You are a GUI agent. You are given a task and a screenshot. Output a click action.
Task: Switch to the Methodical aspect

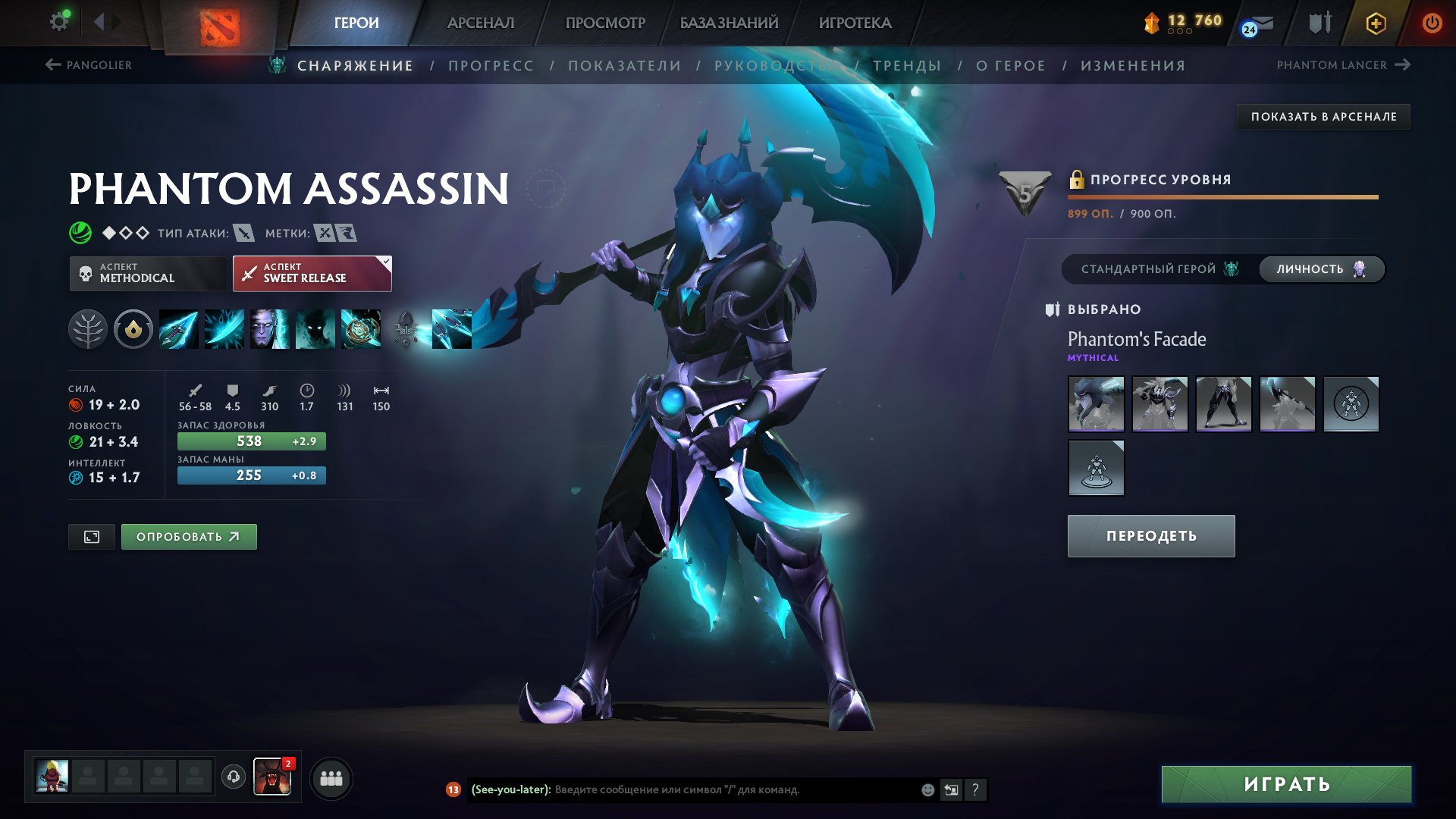[146, 272]
